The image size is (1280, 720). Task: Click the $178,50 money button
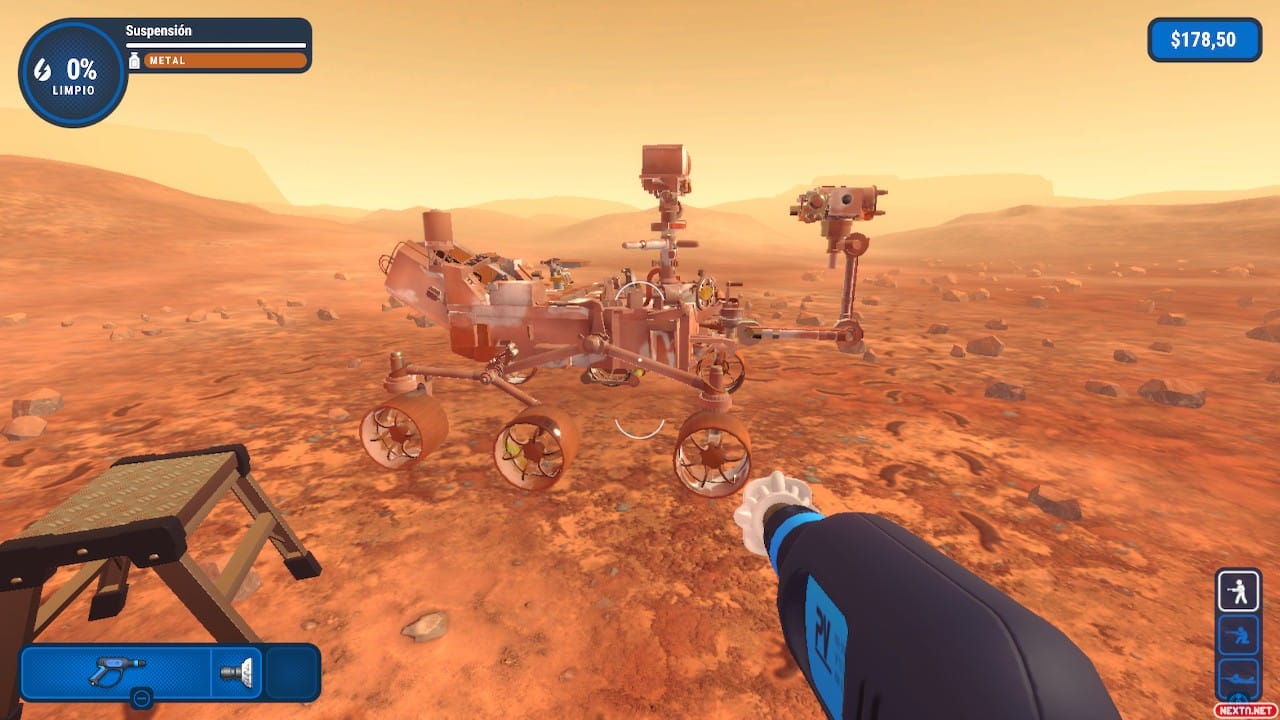pyautogui.click(x=1204, y=40)
